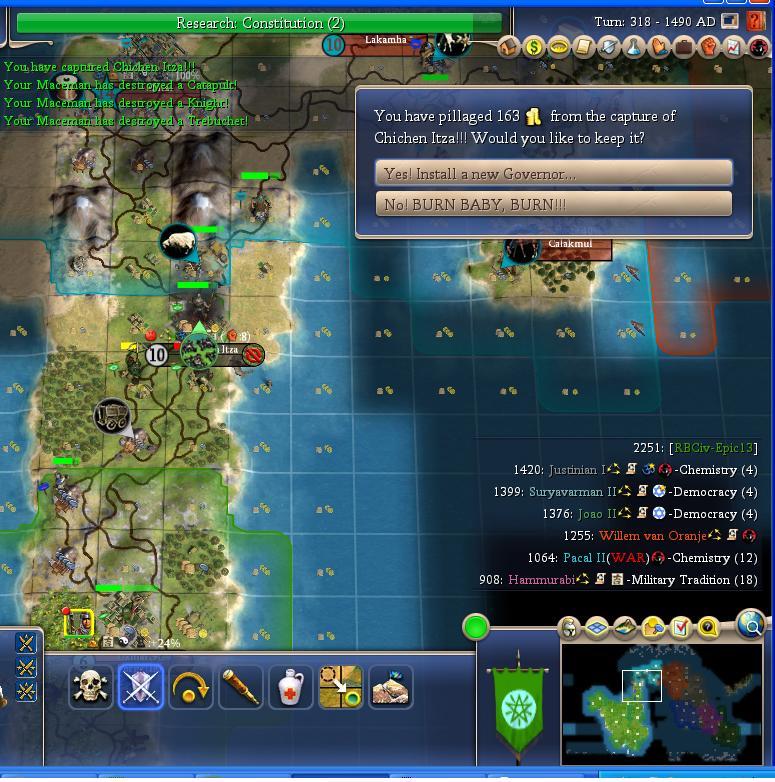The height and width of the screenshot is (782, 775).
Task: Click the go-to tile movement action
Action: (341, 687)
